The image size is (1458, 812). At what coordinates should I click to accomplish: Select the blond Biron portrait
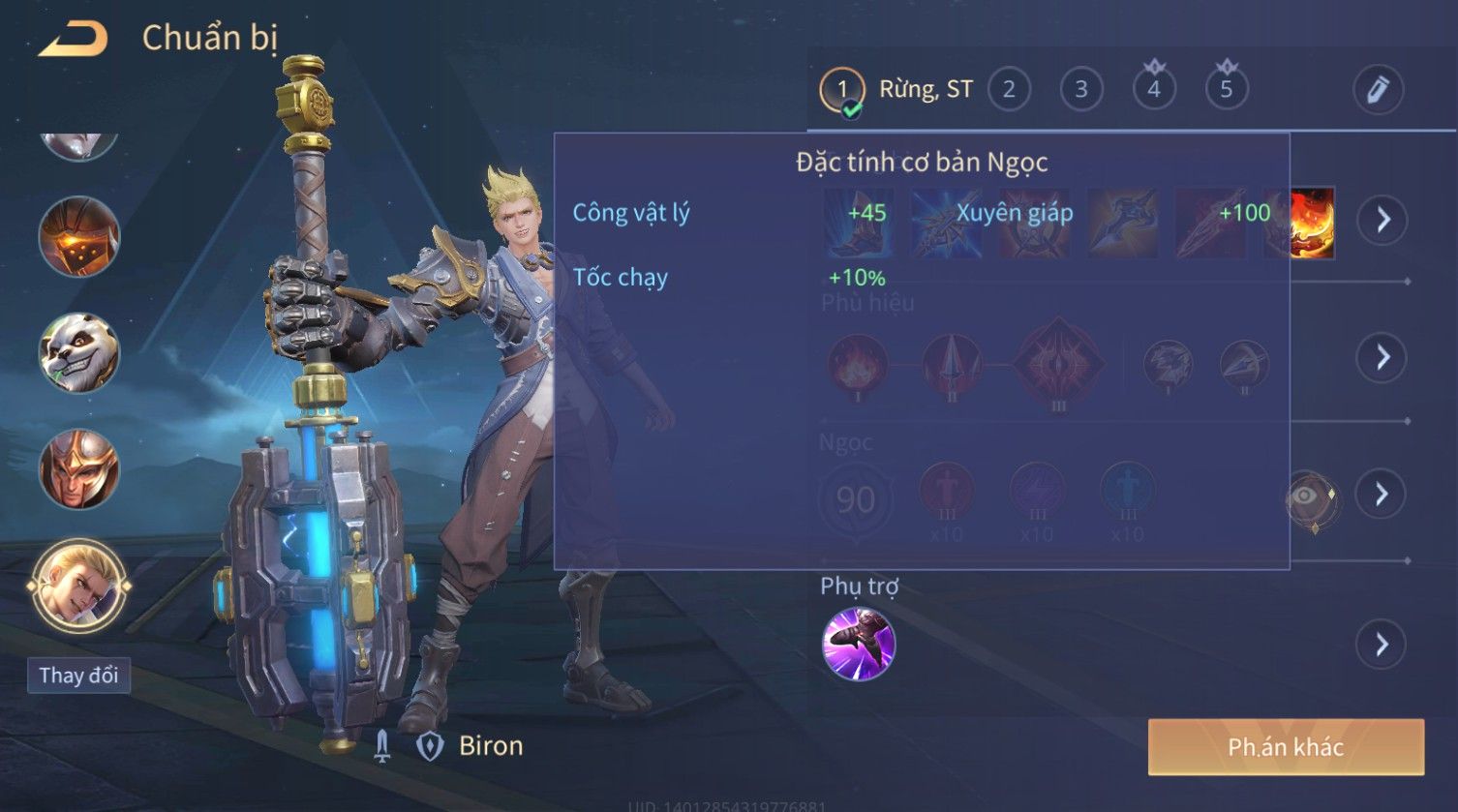pyautogui.click(x=78, y=587)
